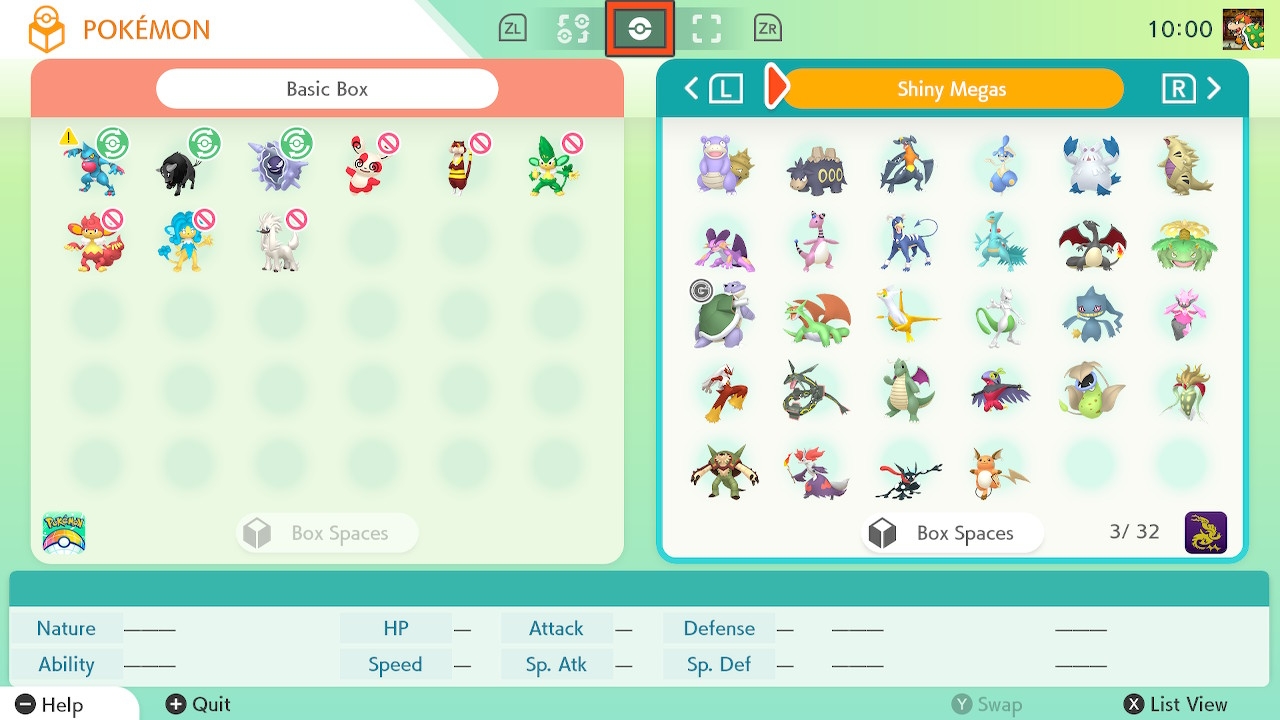Pick the Blastoise with the G mark

click(723, 315)
